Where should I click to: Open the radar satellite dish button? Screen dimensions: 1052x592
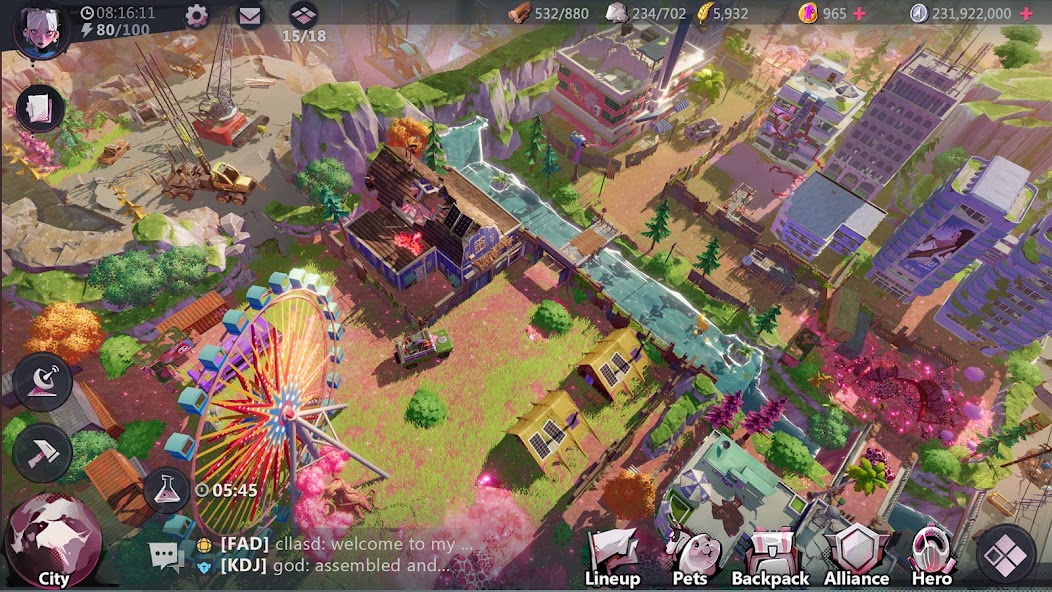click(x=42, y=381)
